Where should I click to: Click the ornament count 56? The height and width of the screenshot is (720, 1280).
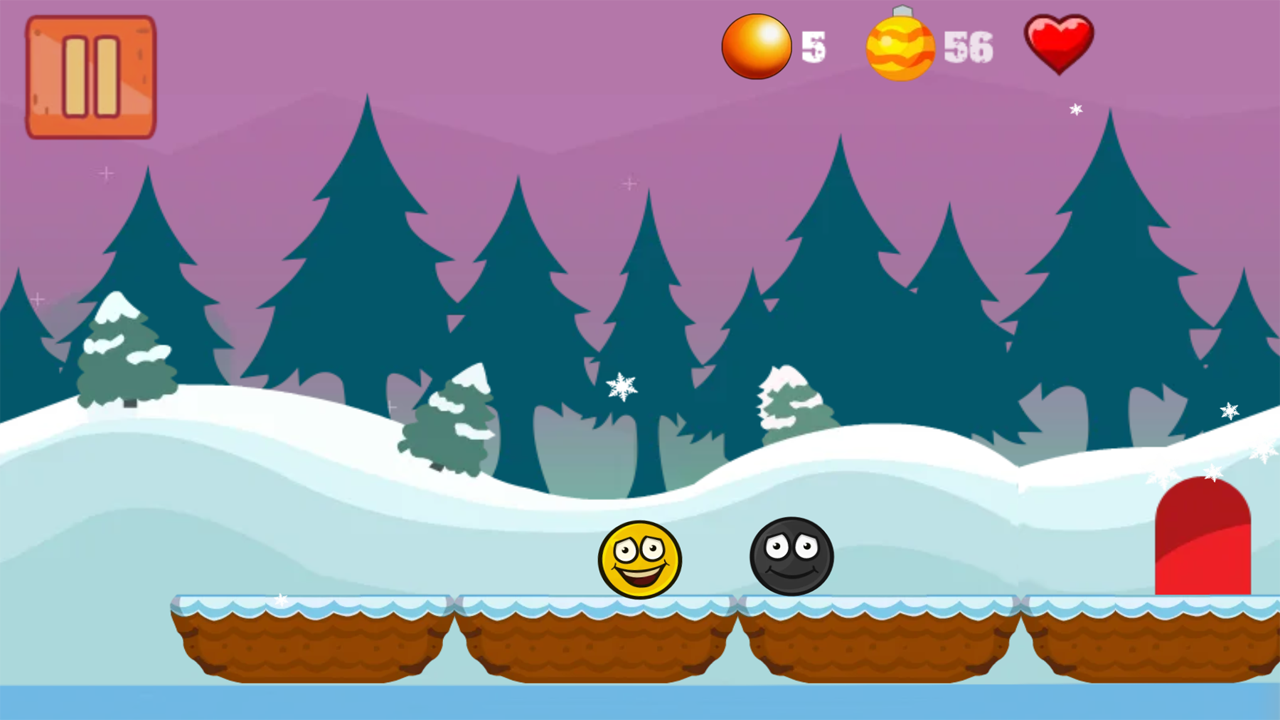(x=967, y=48)
